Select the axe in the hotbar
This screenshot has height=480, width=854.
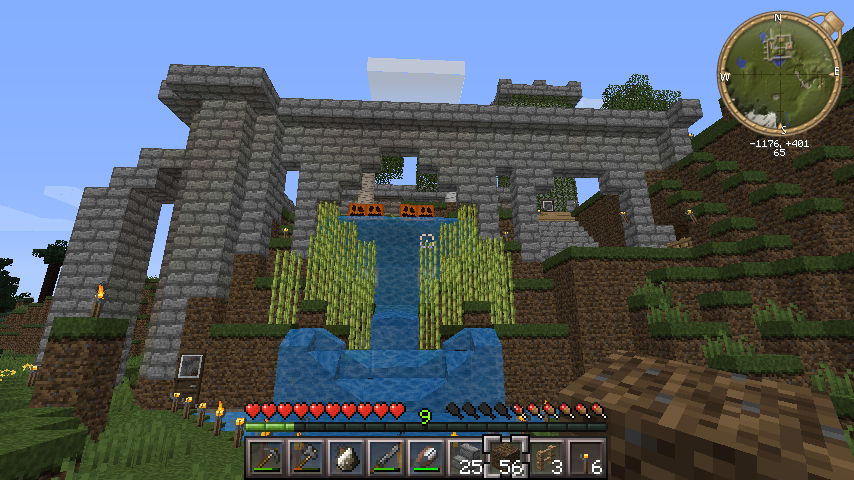(x=306, y=457)
